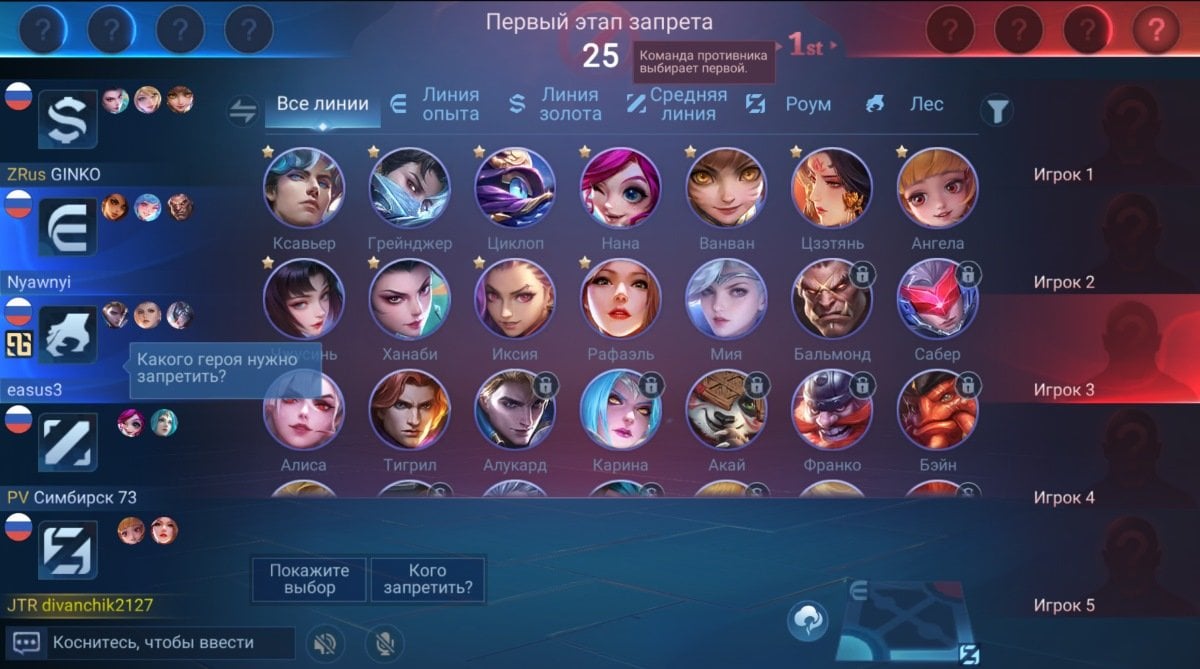Send the Кого запретить? quick message
Viewport: 1200px width, 669px height.
pyautogui.click(x=428, y=579)
